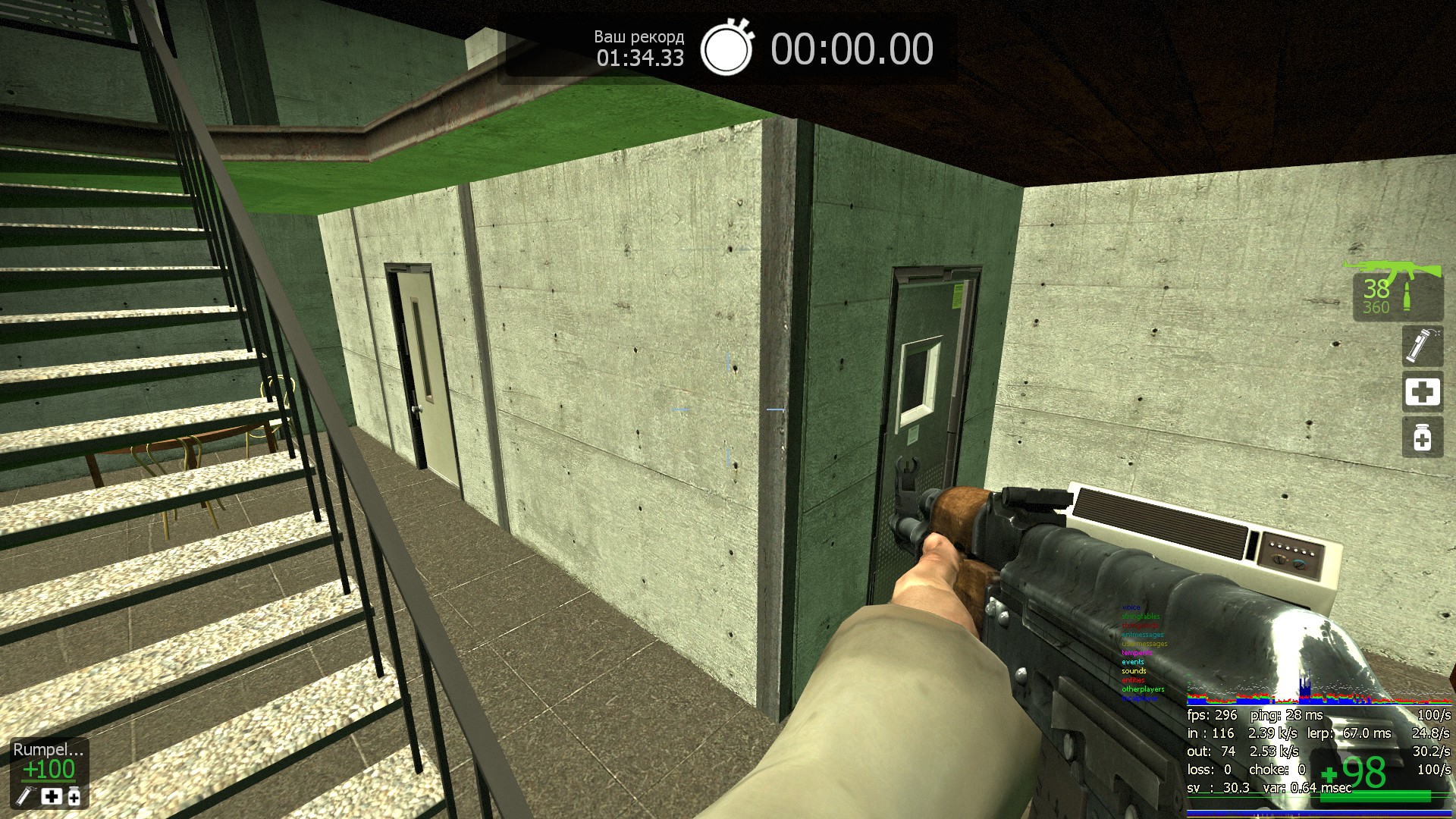Select your own pipe bomb slot

(x=1422, y=346)
